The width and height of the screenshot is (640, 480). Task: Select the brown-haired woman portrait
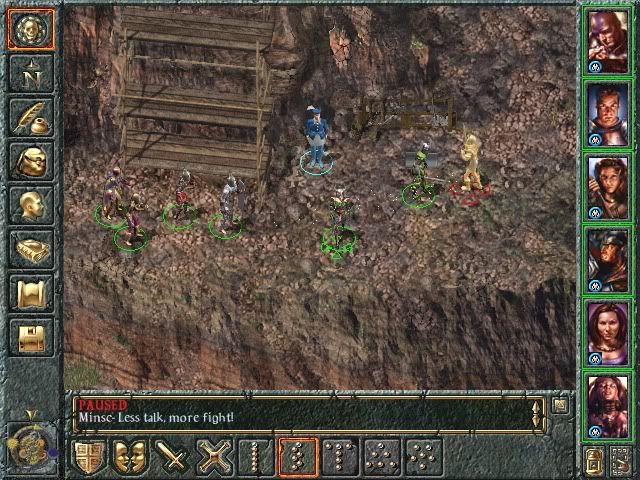(609, 184)
